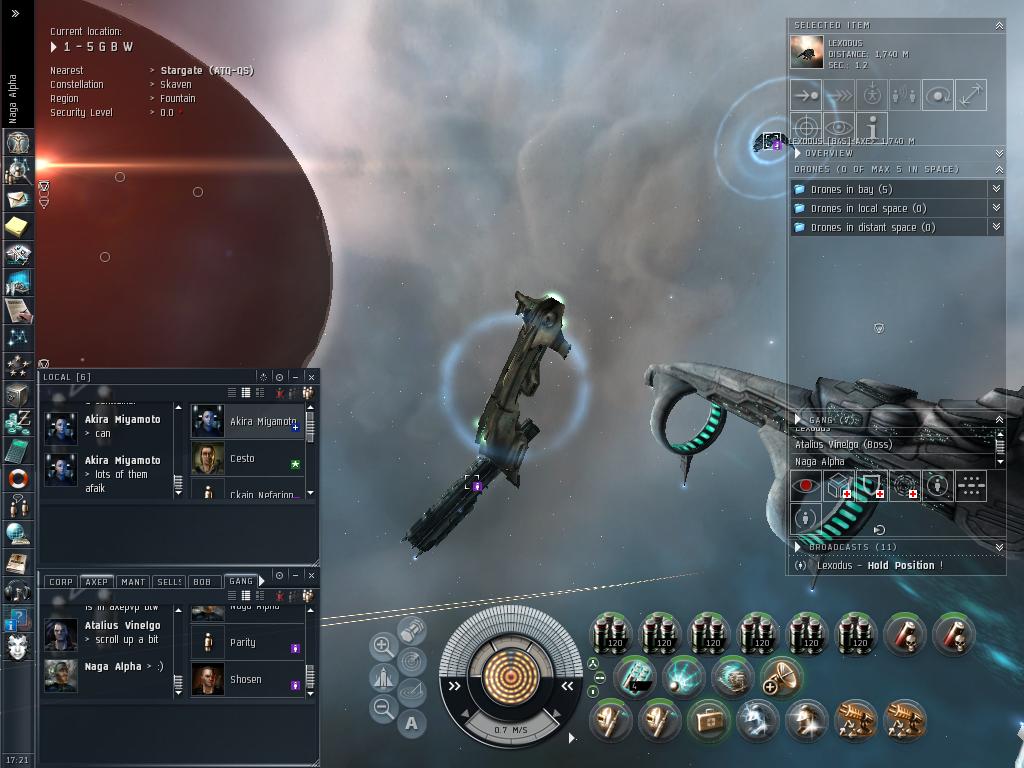1024x768 pixels.
Task: Activate the satellite dish scanner module
Action: tap(782, 678)
